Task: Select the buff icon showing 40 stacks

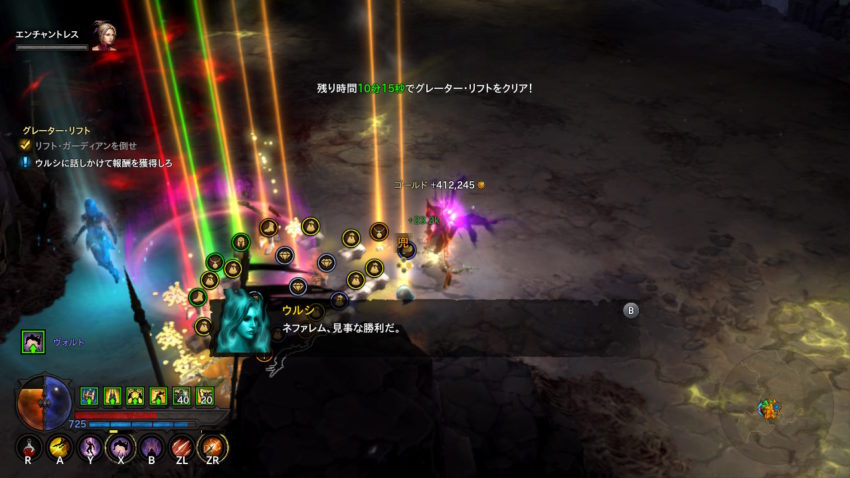Action: 181,396
